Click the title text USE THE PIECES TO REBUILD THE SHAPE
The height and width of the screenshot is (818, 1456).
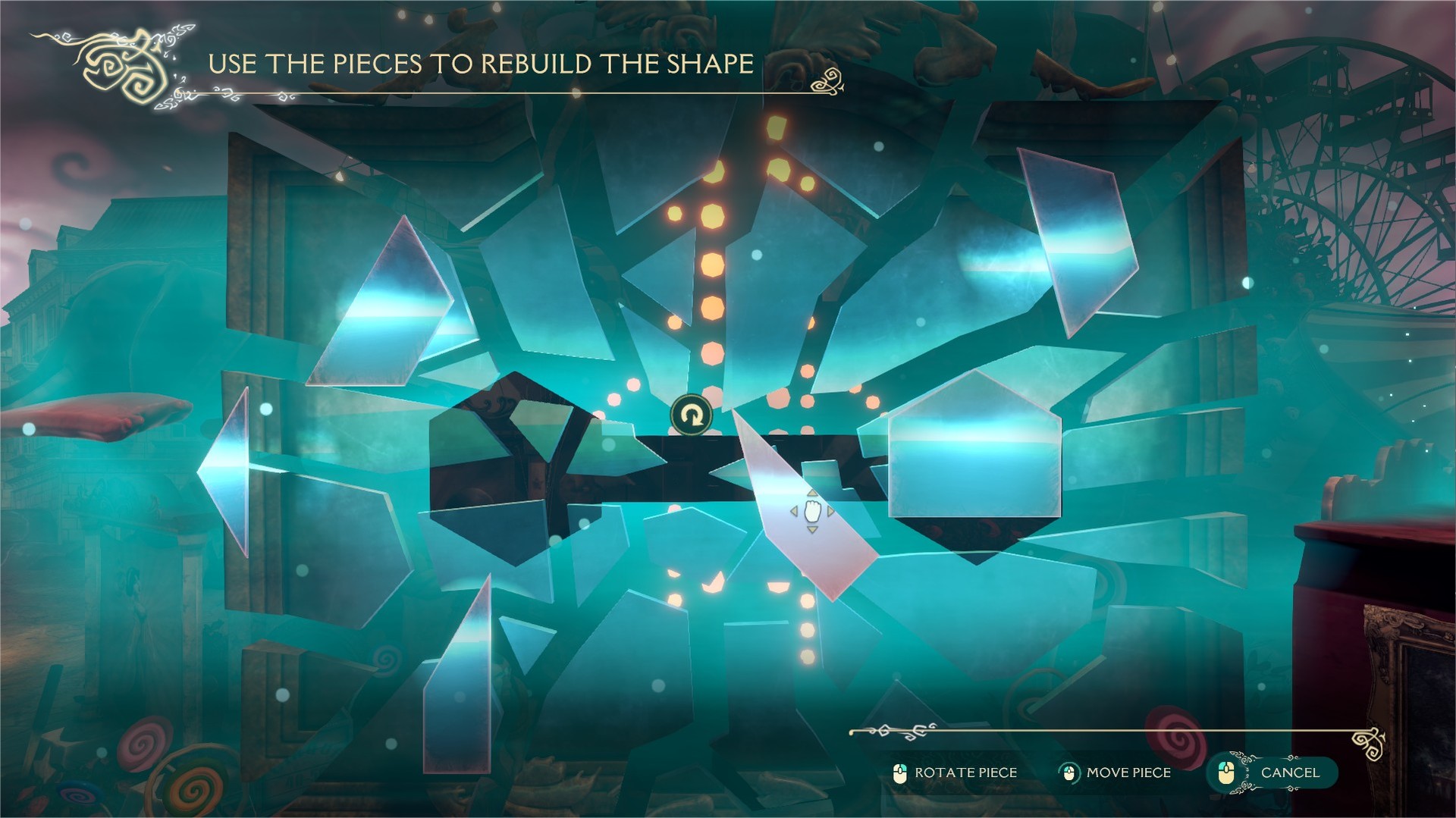[x=480, y=64]
